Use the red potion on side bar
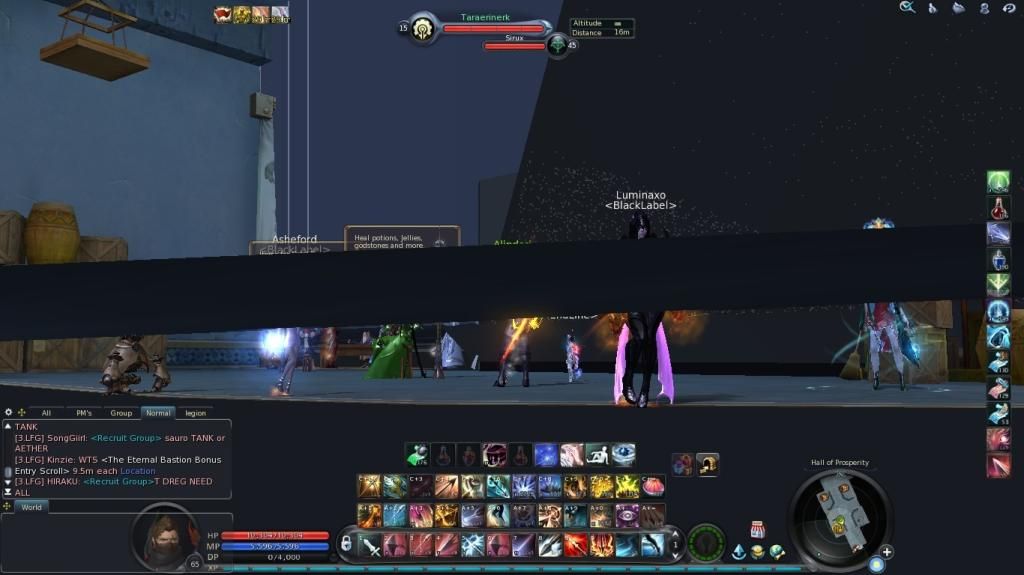 click(998, 208)
